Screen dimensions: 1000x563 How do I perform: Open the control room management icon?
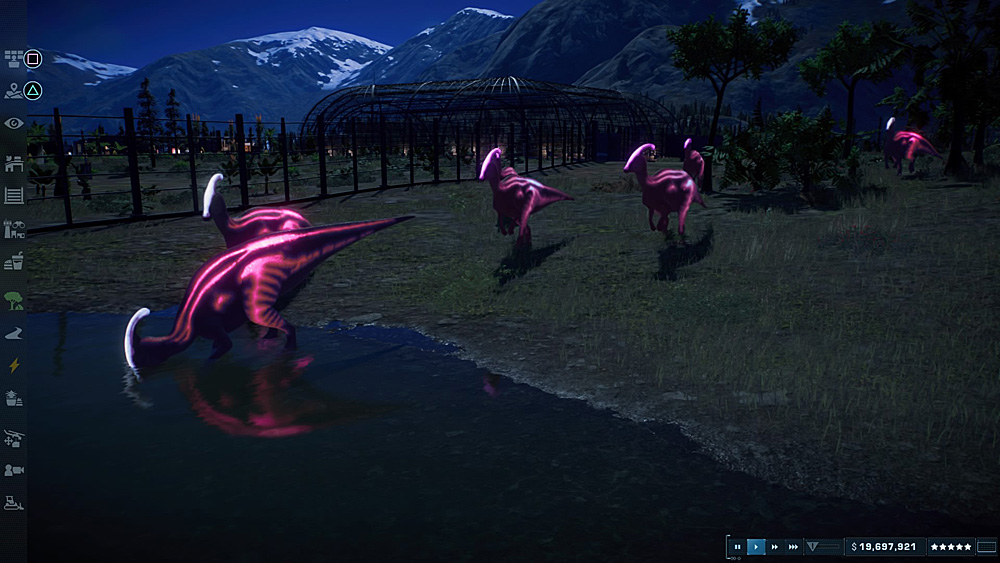(x=14, y=58)
